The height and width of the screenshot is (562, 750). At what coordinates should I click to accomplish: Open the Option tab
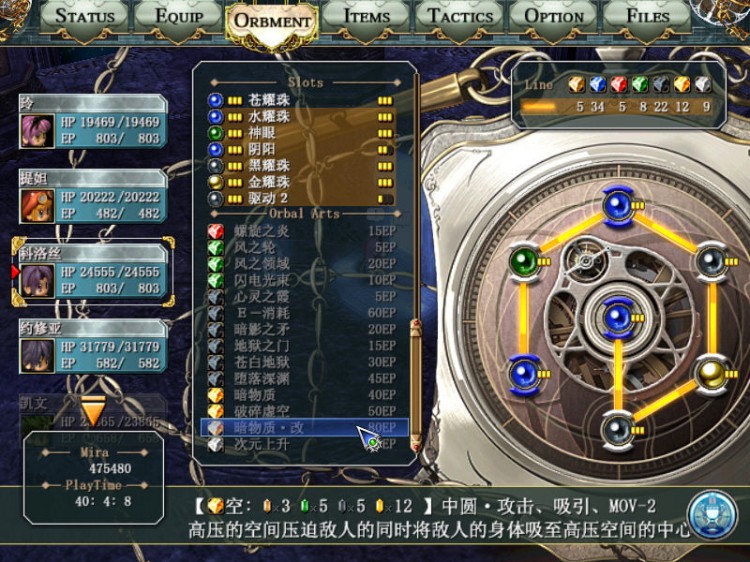[554, 15]
